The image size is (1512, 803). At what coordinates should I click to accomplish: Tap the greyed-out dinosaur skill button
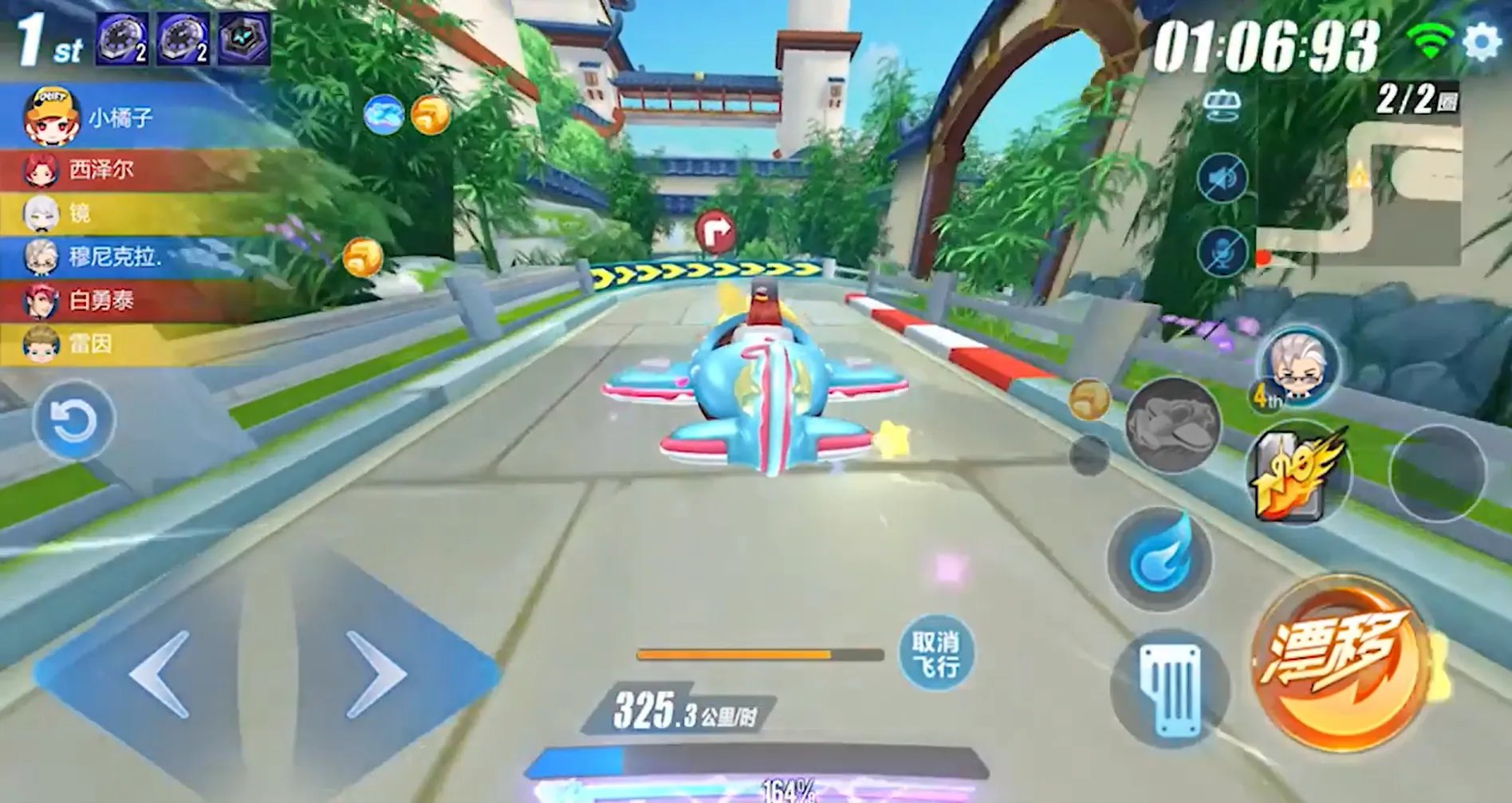pos(1172,425)
